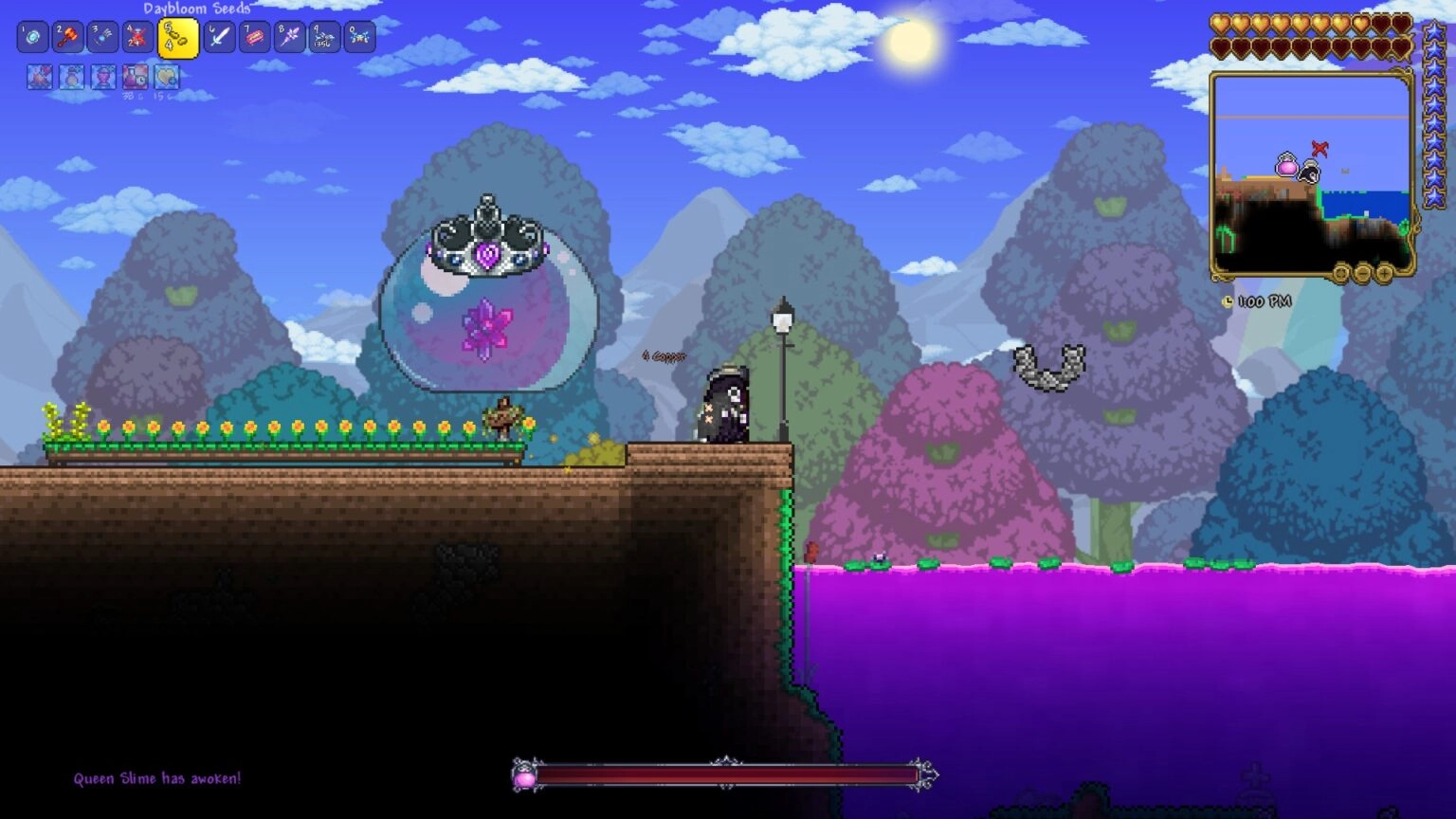Click the leftmost minimap control button
Viewport: 1456px width, 819px height.
(x=1340, y=274)
